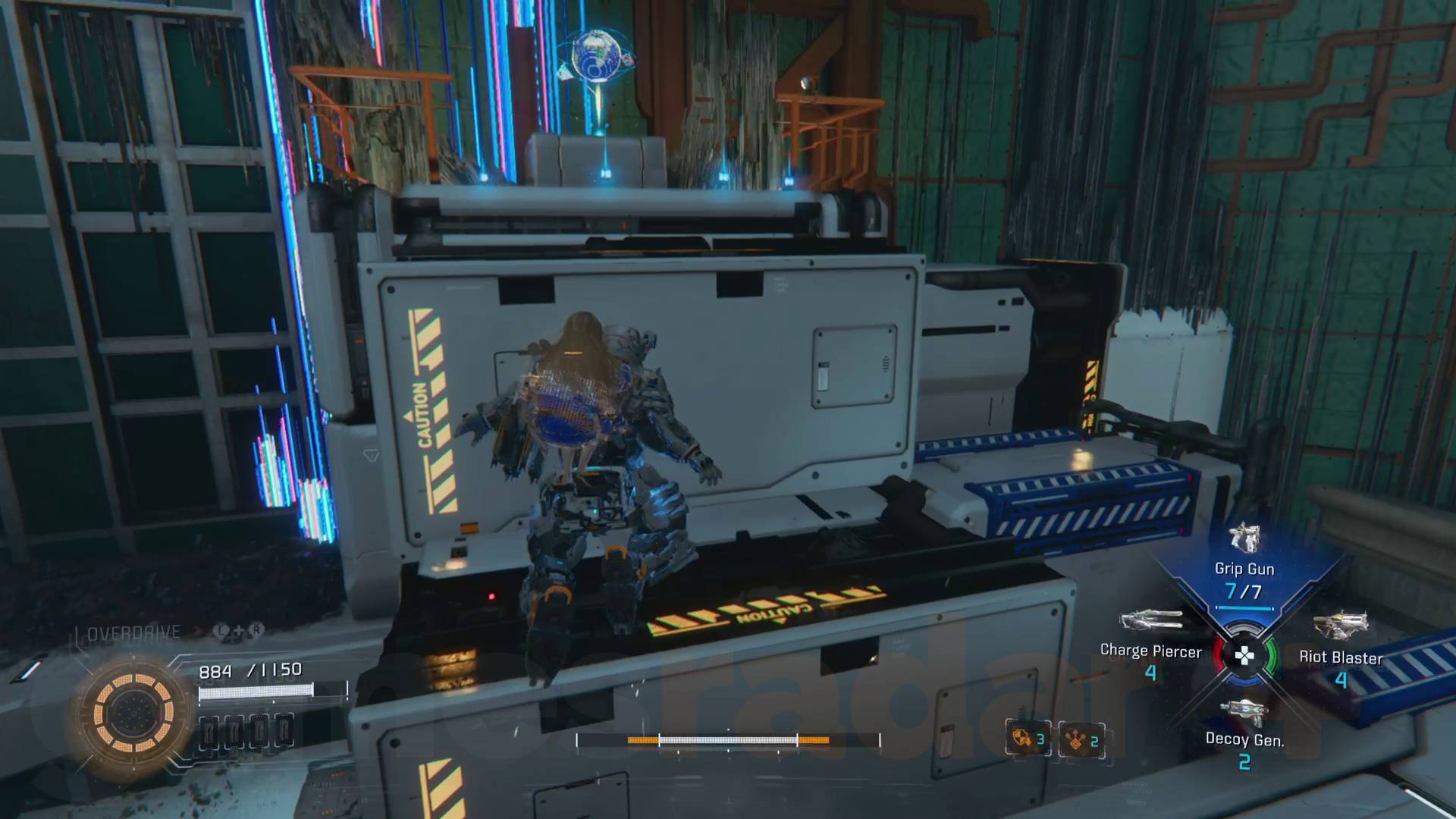Toggle the L button prompt in Overdrive display
This screenshot has width=1456, height=819.
click(221, 630)
